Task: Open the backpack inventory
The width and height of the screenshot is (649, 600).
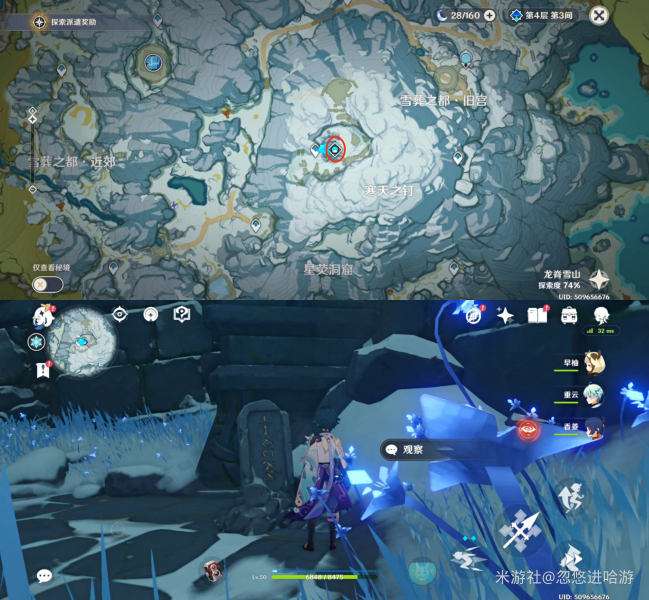Action: pyautogui.click(x=568, y=315)
